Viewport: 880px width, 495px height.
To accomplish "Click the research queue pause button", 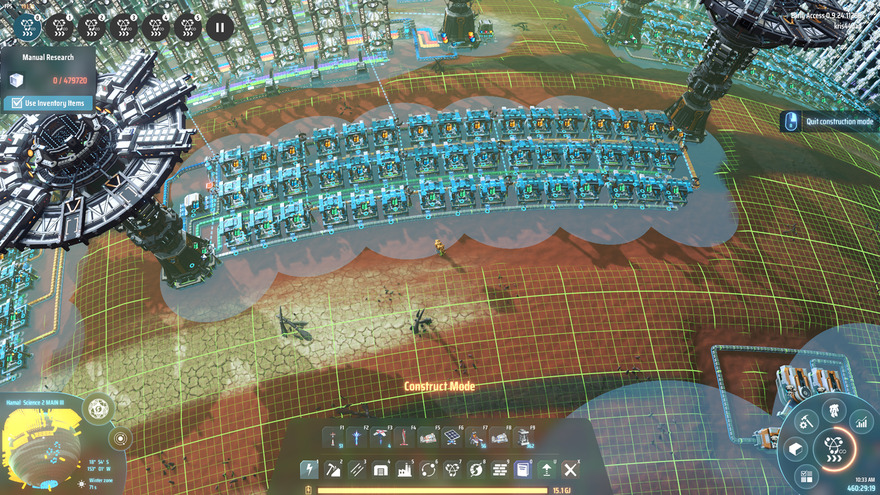I will (x=219, y=27).
